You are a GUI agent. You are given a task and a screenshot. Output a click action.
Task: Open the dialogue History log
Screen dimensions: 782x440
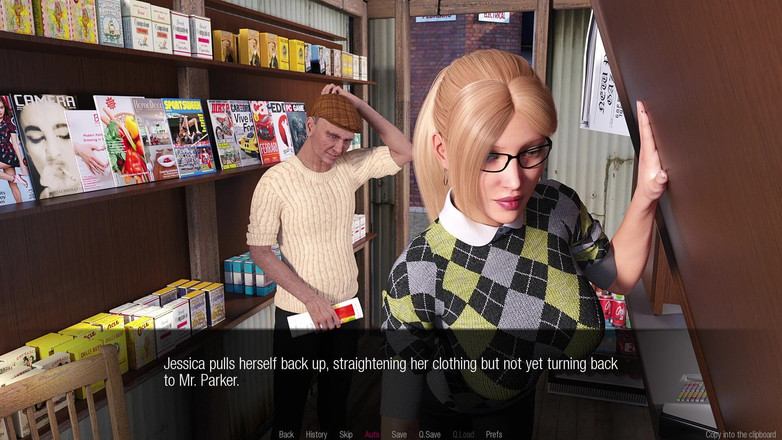point(316,434)
